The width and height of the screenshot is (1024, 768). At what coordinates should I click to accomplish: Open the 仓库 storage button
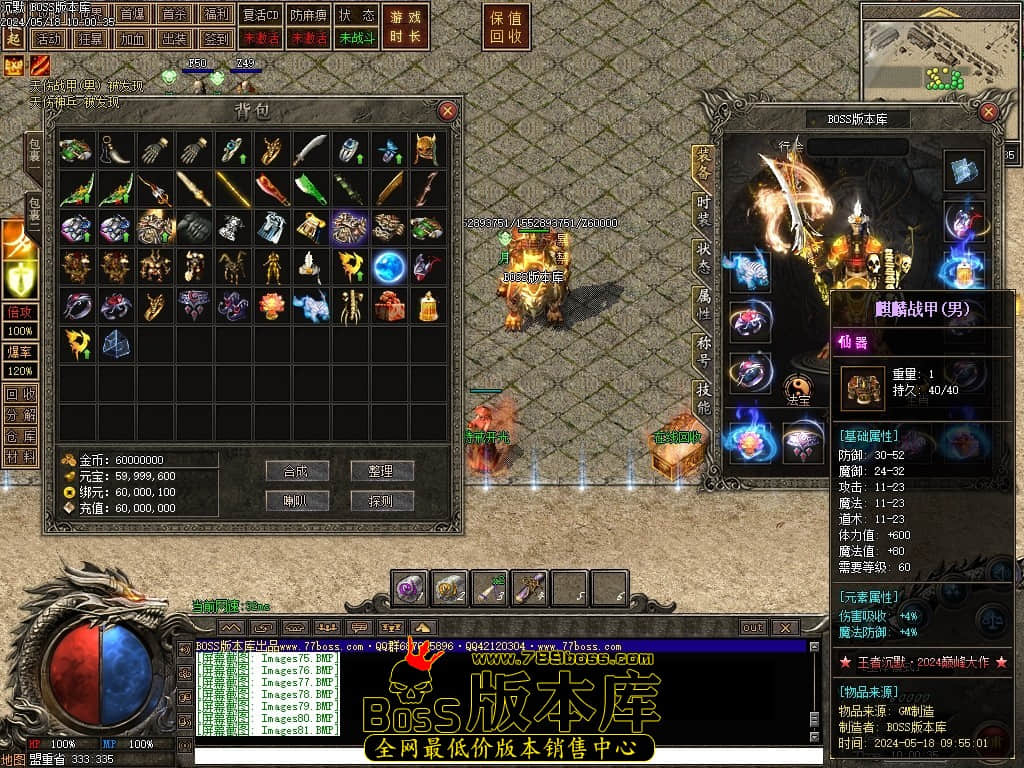pyautogui.click(x=20, y=436)
